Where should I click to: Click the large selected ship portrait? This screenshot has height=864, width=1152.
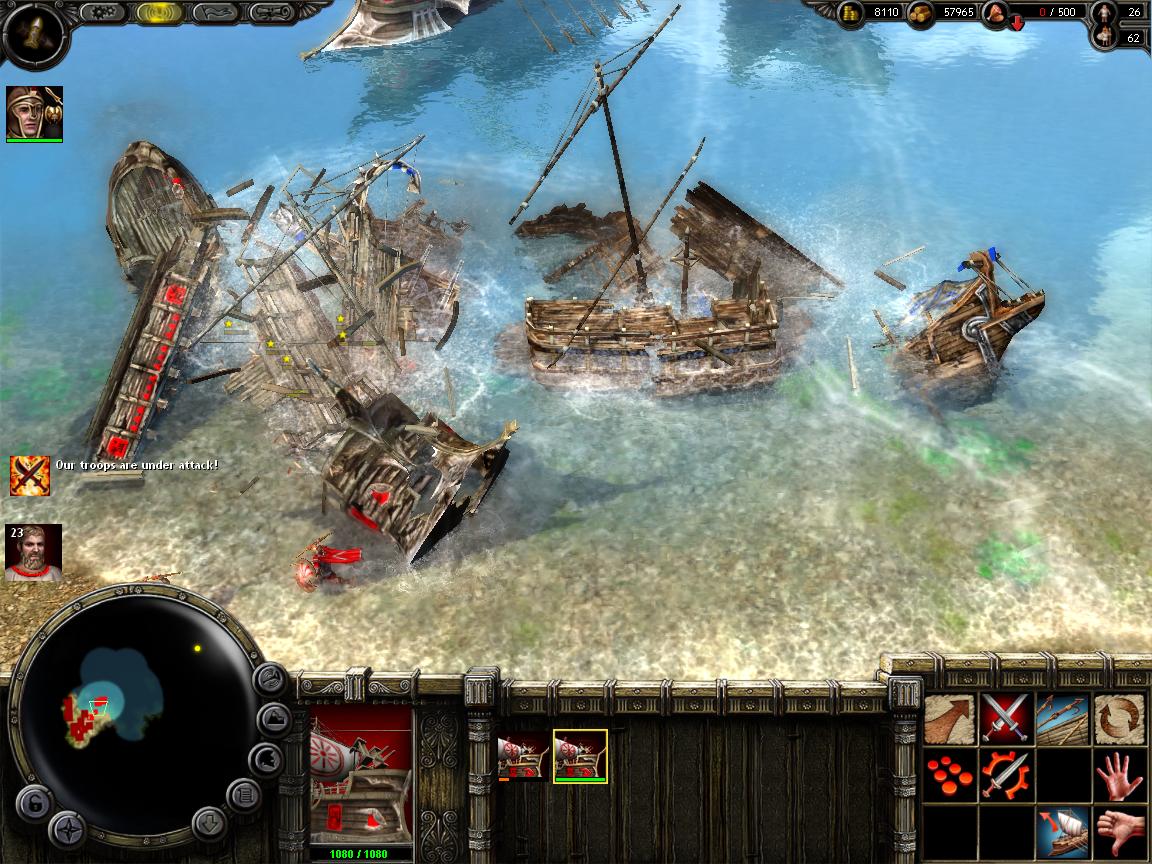pyautogui.click(x=361, y=775)
